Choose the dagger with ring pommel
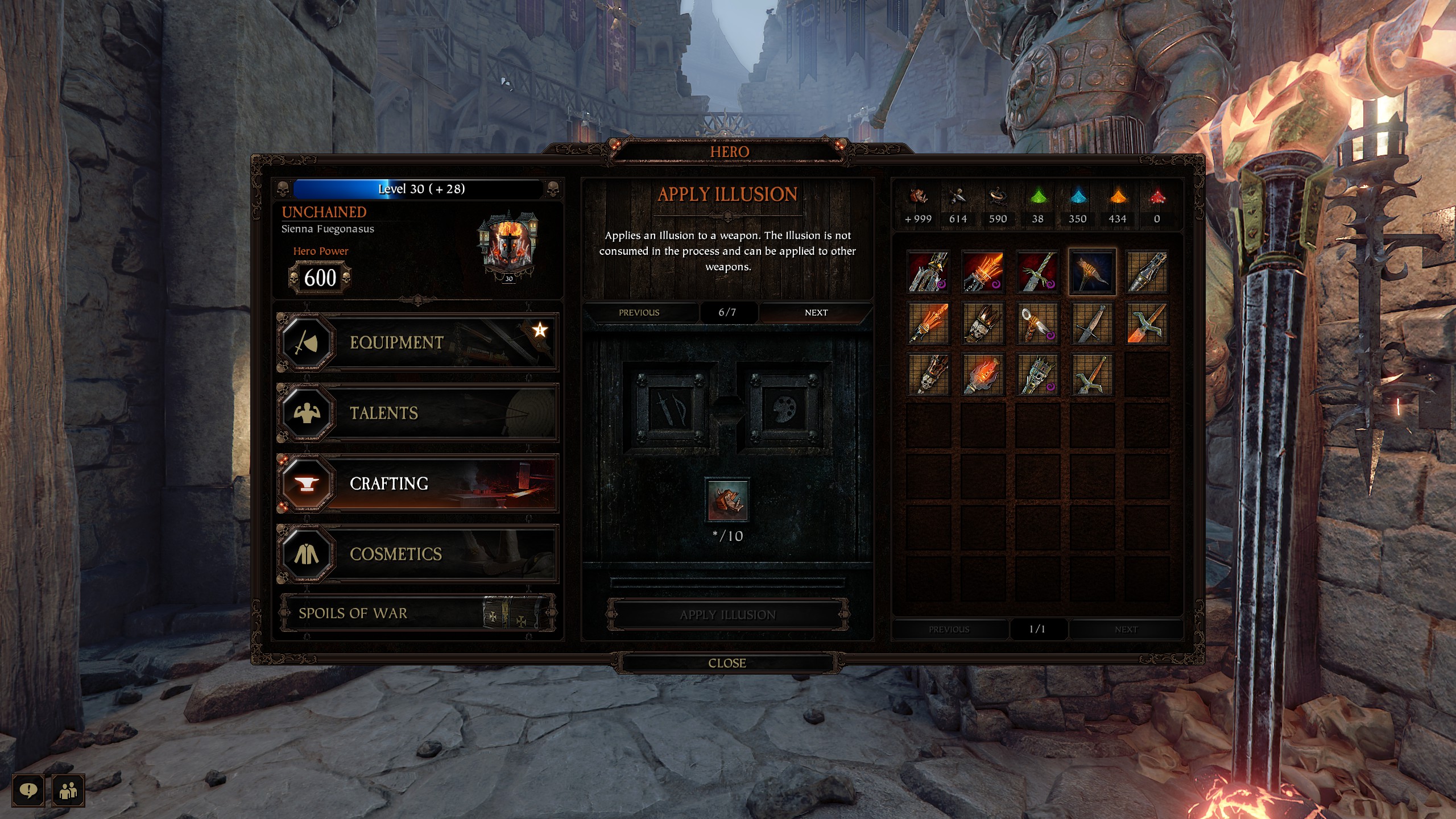Image resolution: width=1456 pixels, height=819 pixels. (x=1037, y=324)
